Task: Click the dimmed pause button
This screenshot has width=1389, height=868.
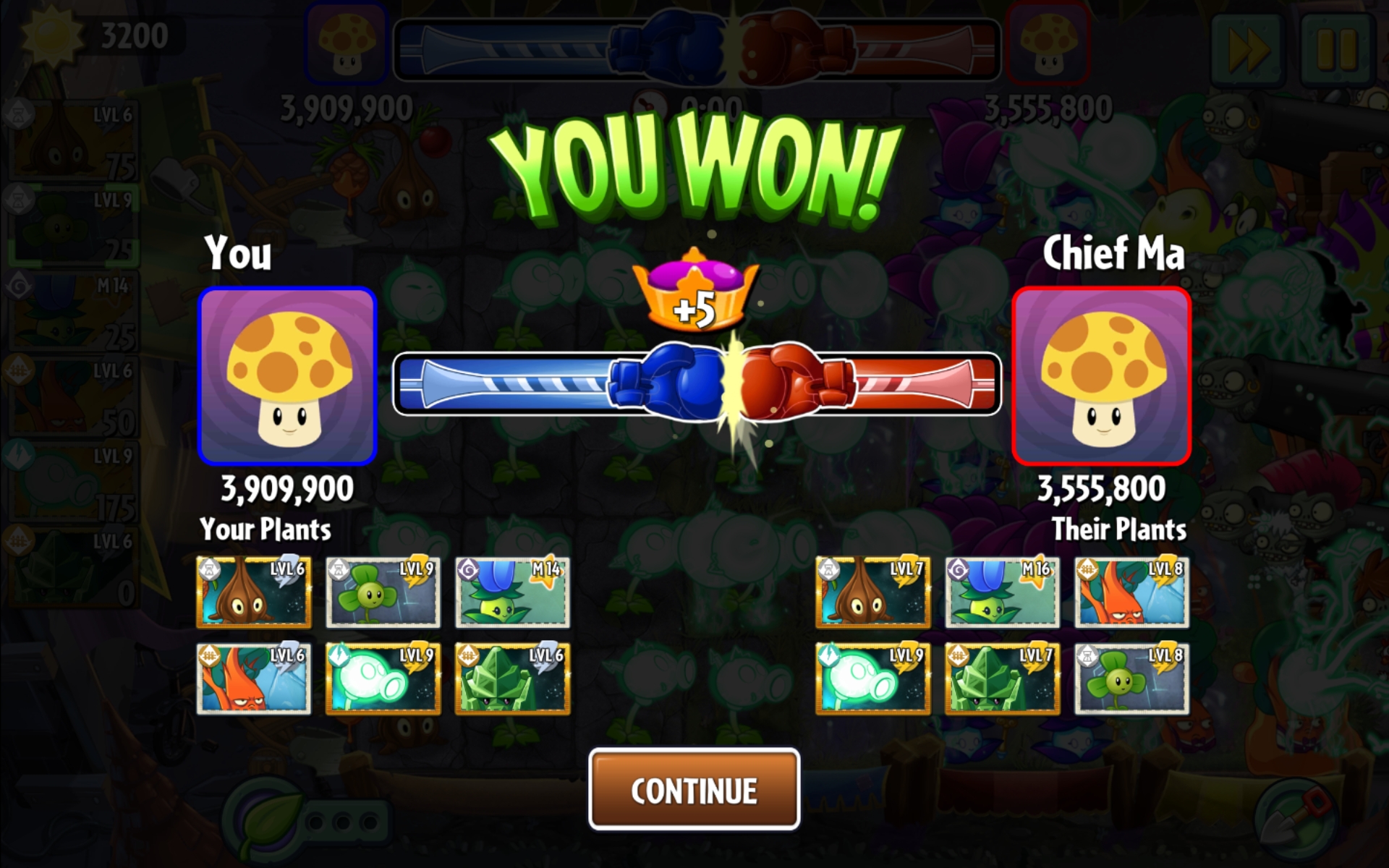Action: coord(1335,49)
